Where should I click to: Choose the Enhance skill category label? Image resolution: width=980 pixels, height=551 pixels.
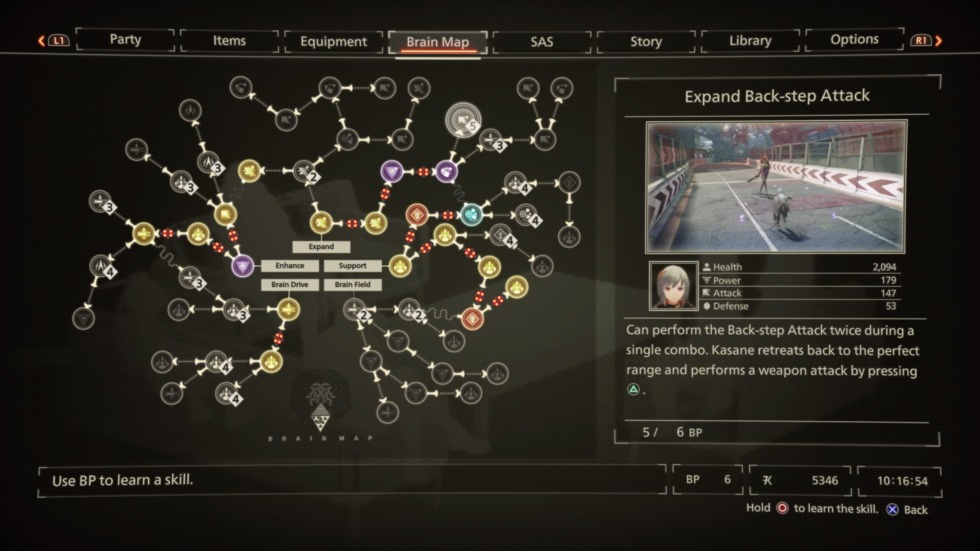tap(290, 266)
